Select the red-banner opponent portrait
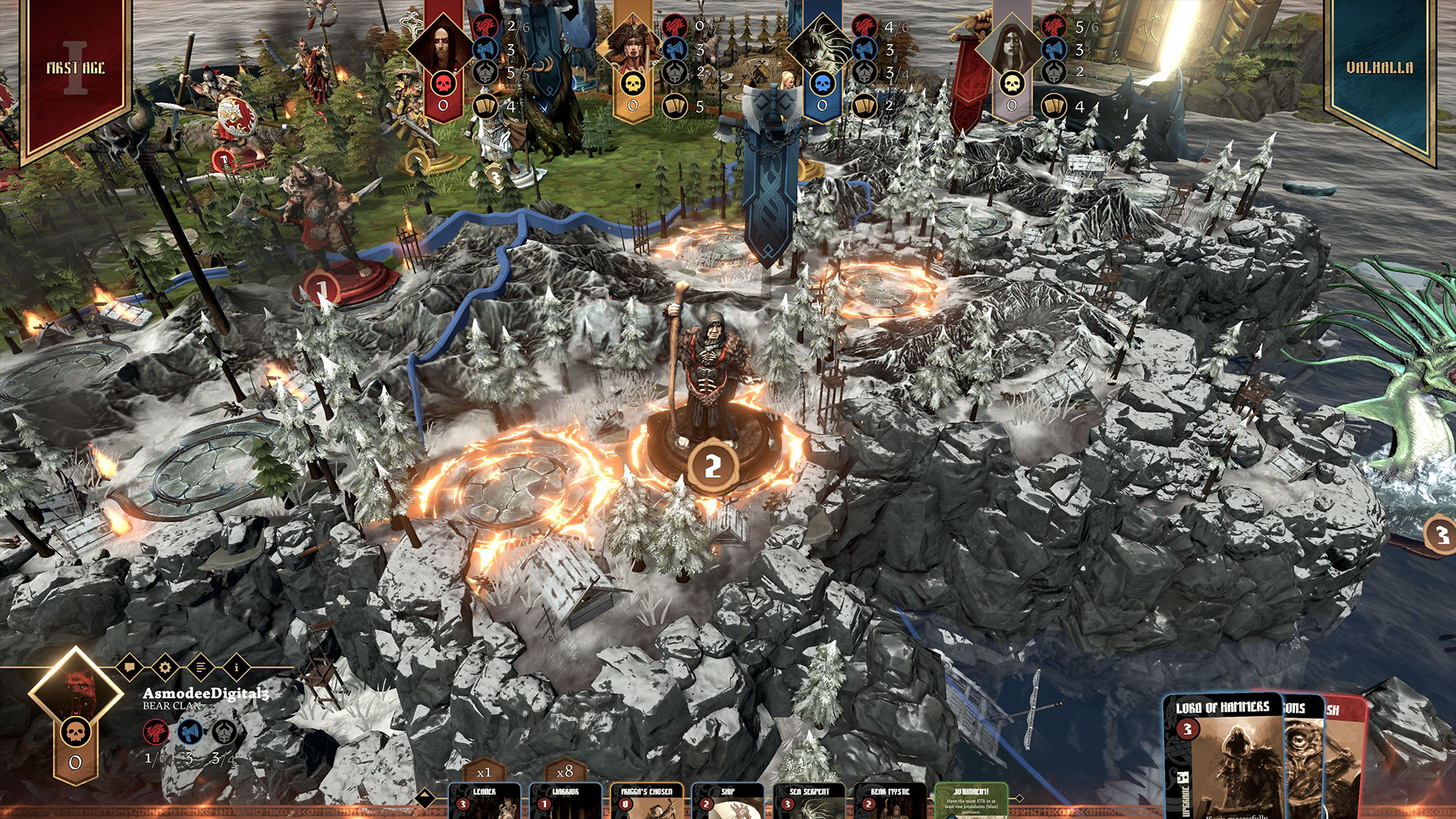The image size is (1456, 819). [443, 47]
